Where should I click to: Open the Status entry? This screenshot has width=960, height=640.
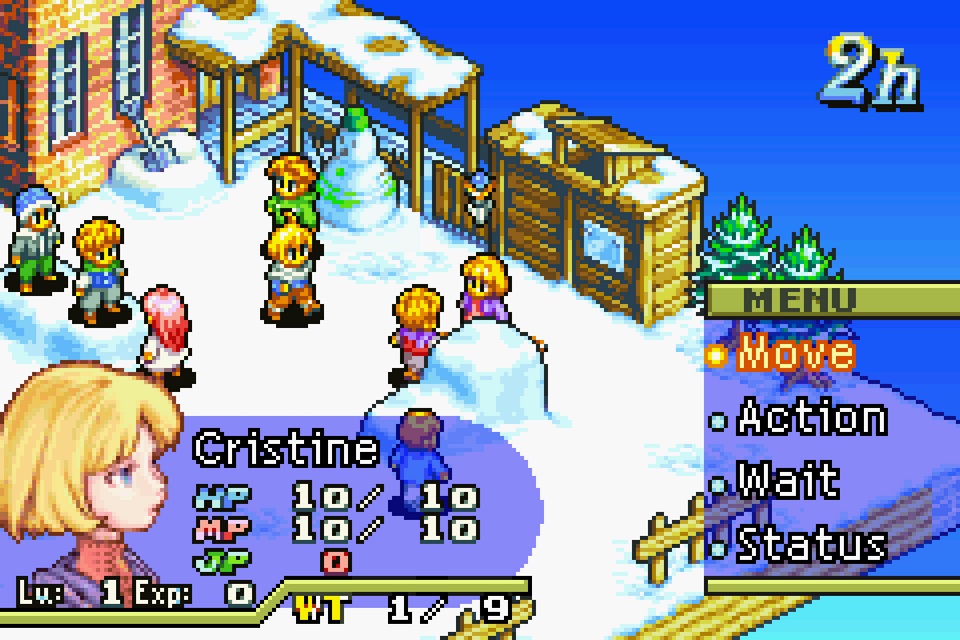pos(810,544)
